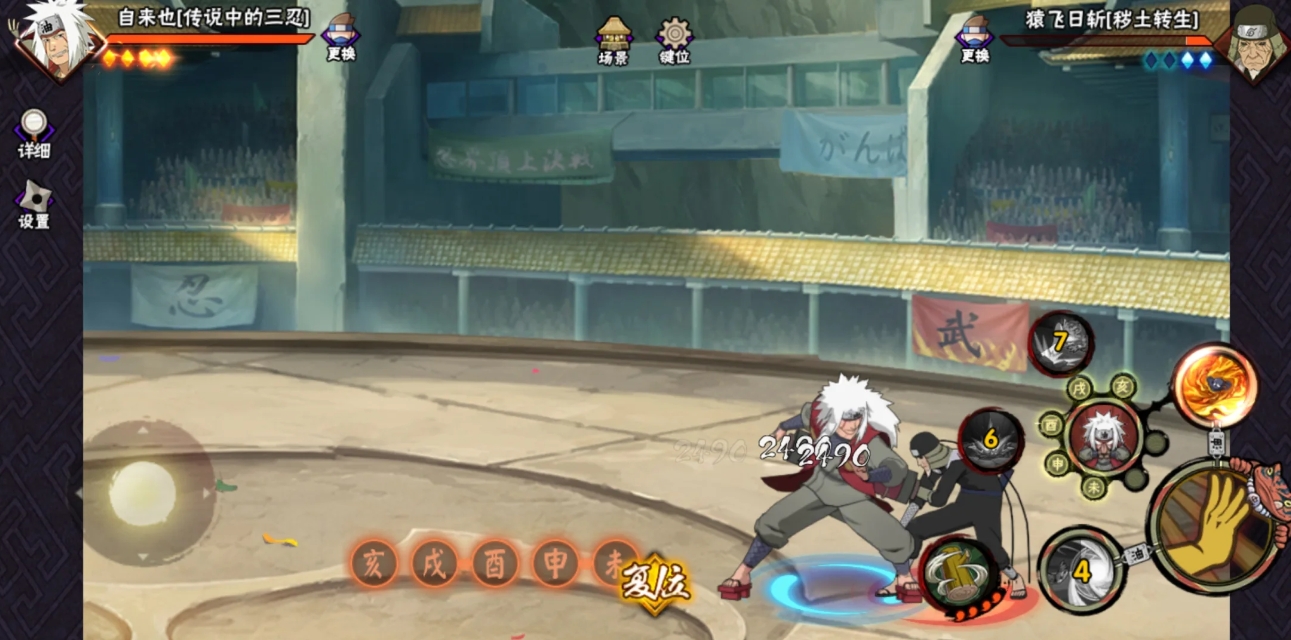Viewport: 1291px width, 640px height.
Task: Tap the virtual movement joystick
Action: point(142,493)
